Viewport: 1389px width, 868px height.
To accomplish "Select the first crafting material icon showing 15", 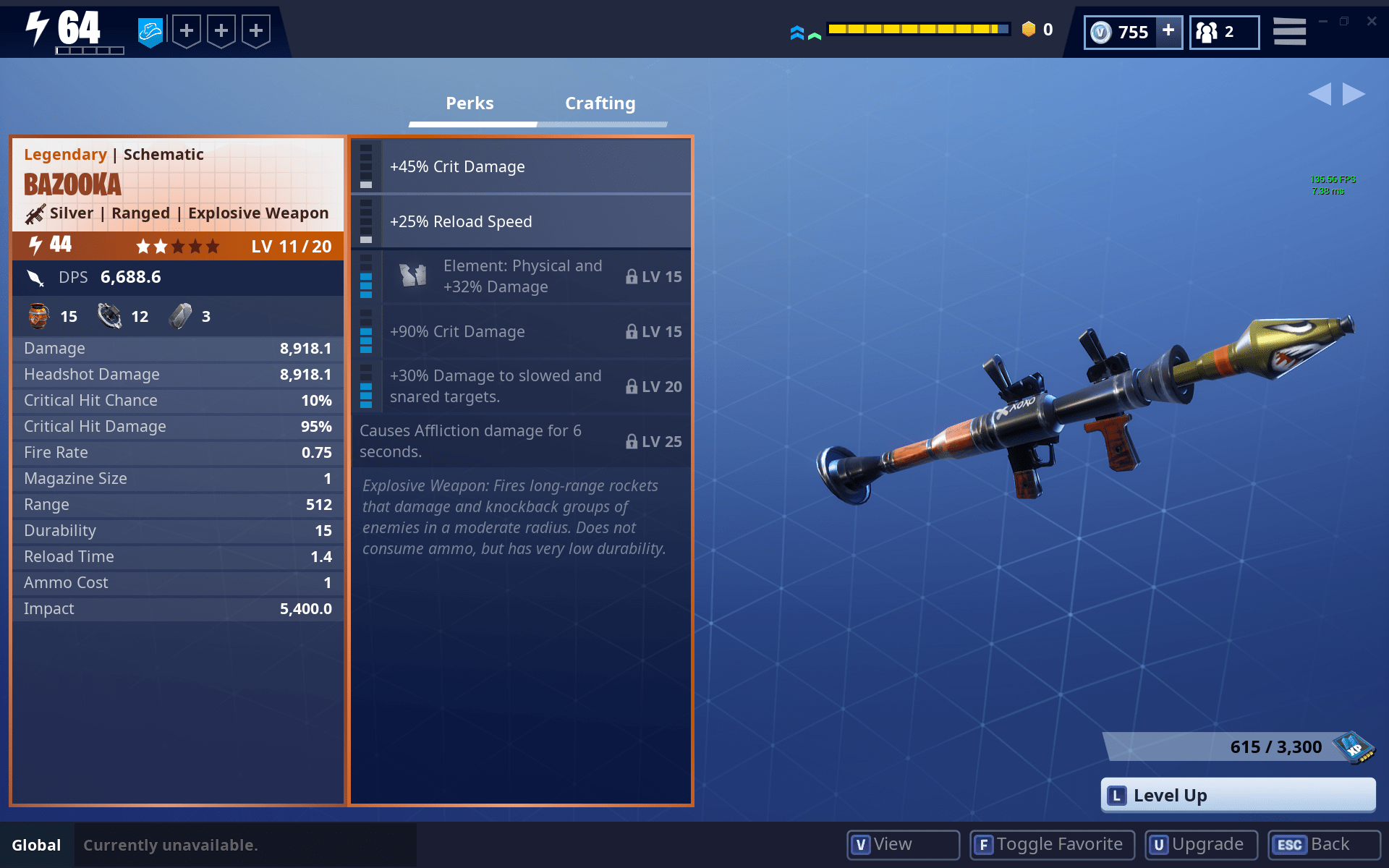I will tap(40, 316).
